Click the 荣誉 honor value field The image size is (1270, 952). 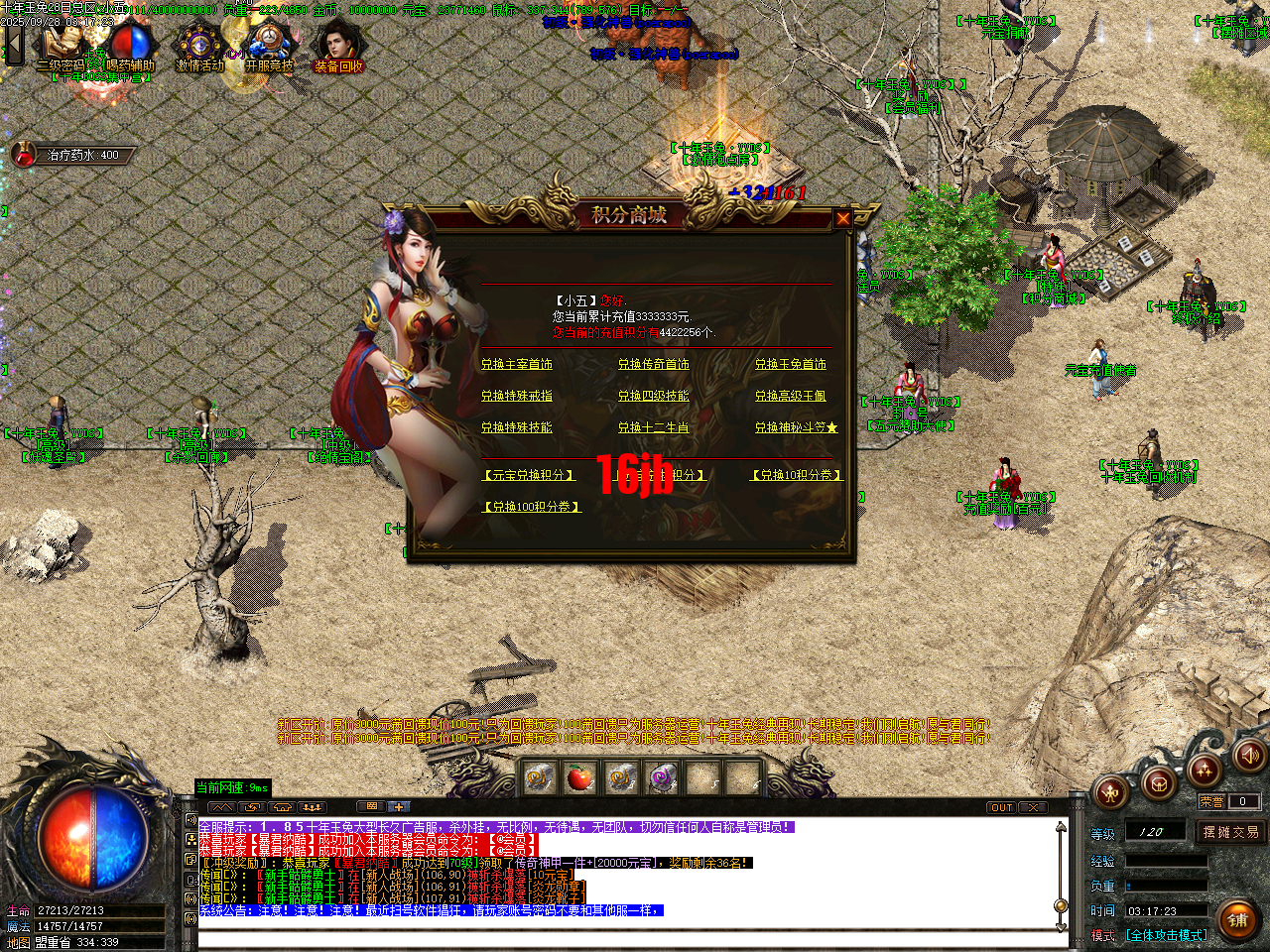1244,801
